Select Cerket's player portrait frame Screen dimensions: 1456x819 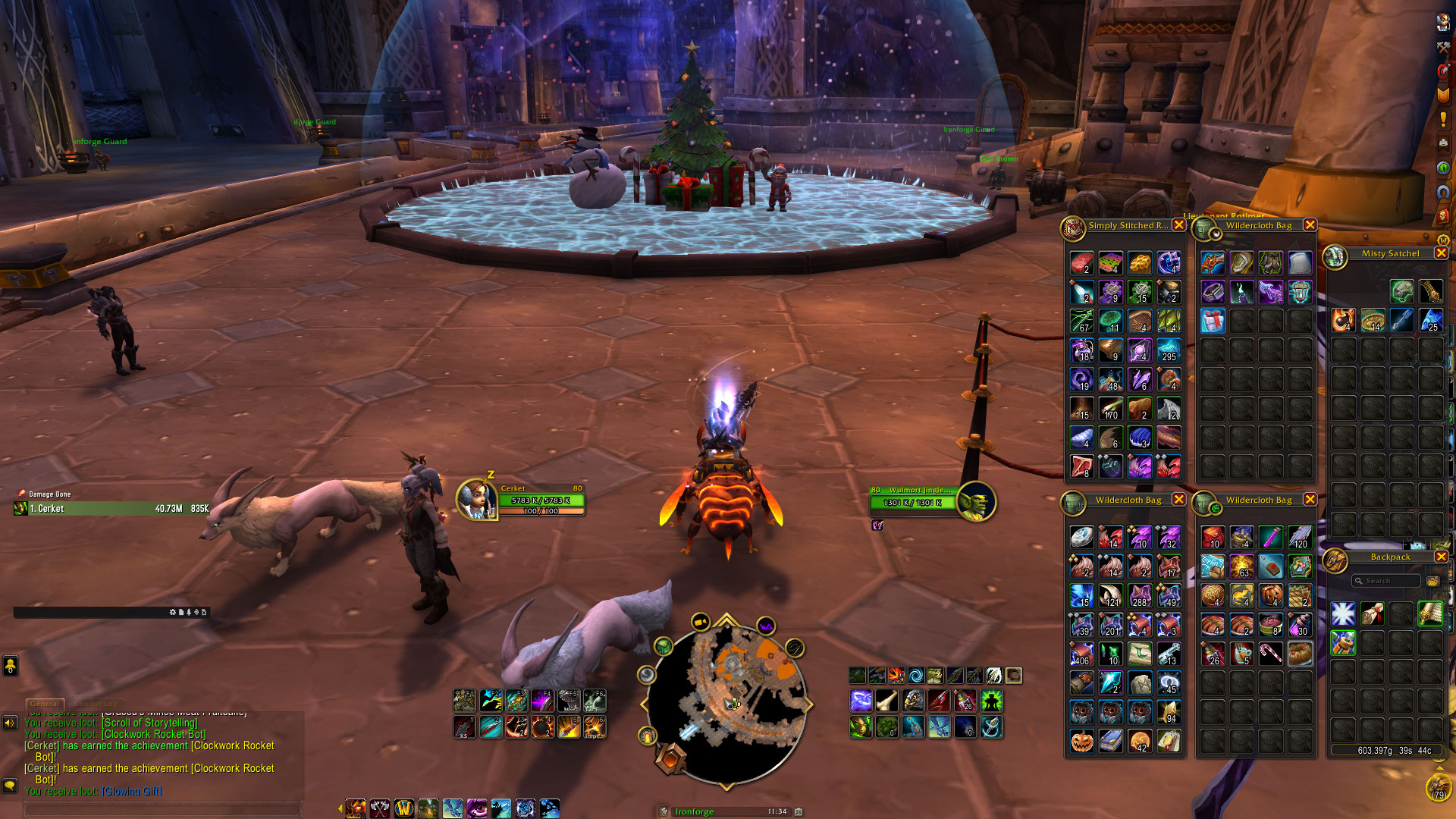tap(476, 500)
